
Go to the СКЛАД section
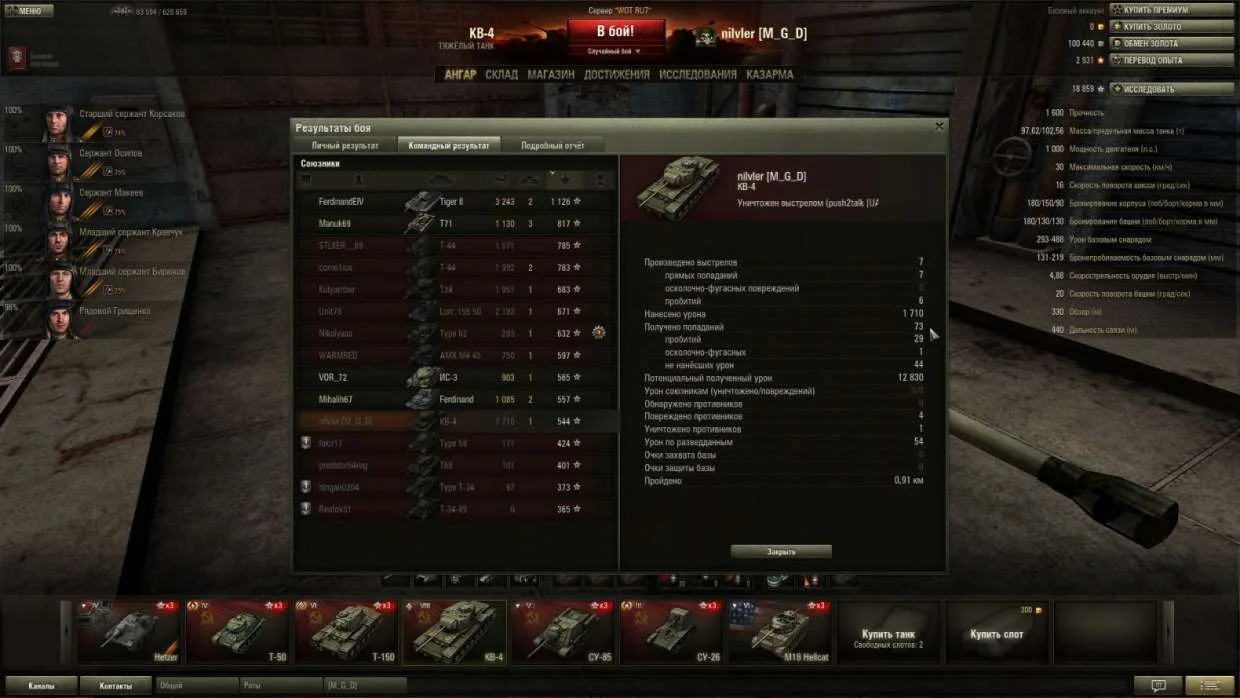pyautogui.click(x=501, y=75)
